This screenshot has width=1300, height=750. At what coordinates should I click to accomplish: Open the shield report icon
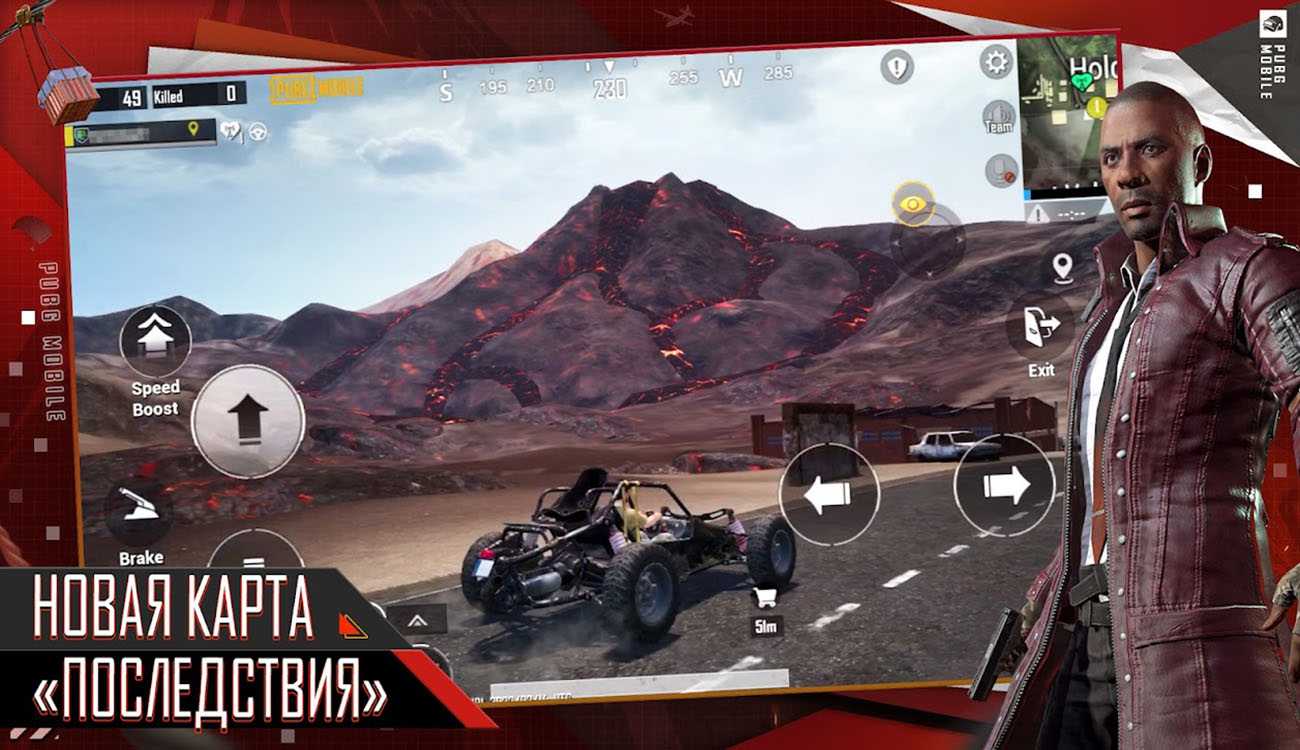tap(897, 67)
